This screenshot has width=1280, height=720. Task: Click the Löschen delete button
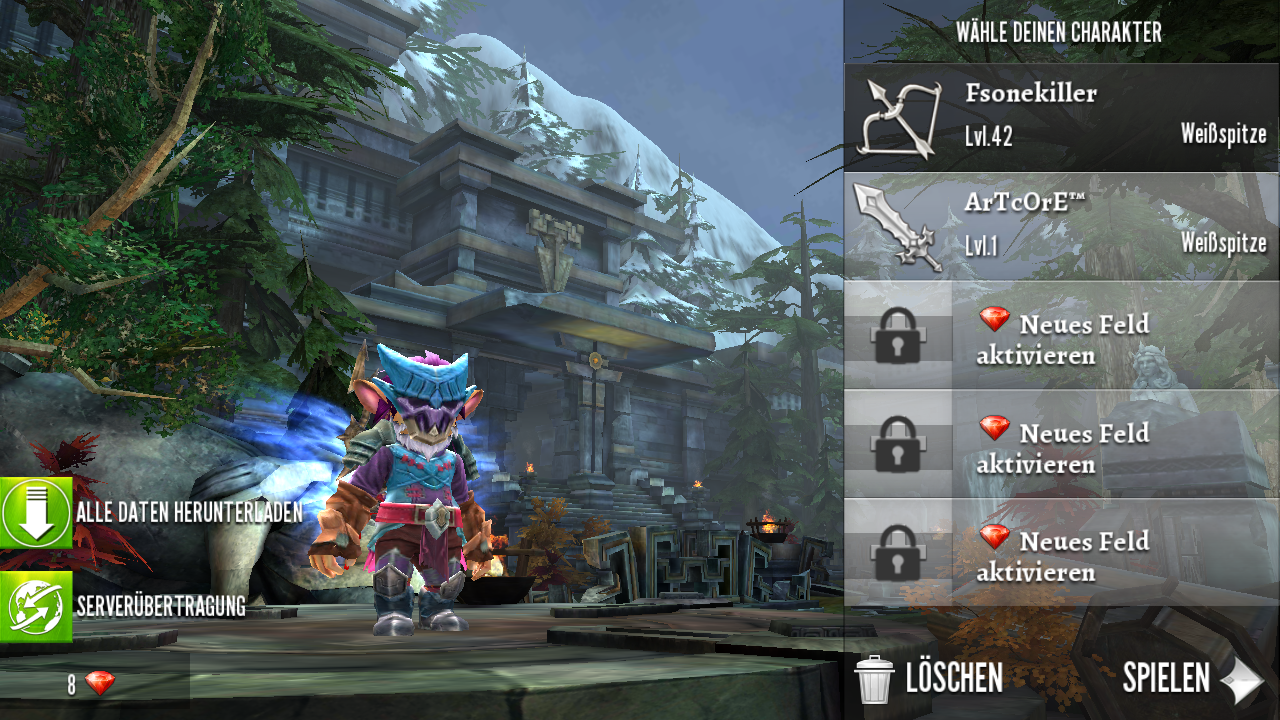pyautogui.click(x=929, y=678)
